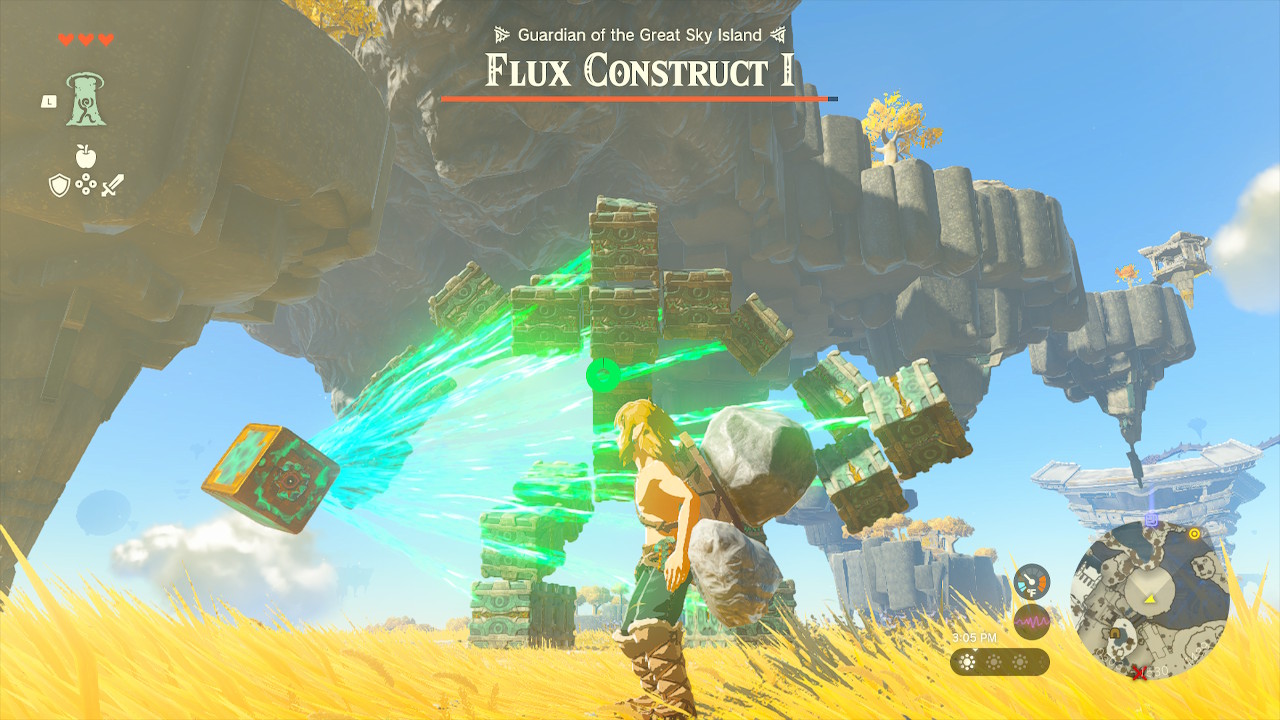Select the Flux Construct I boss title
1280x720 pixels.
(x=637, y=70)
